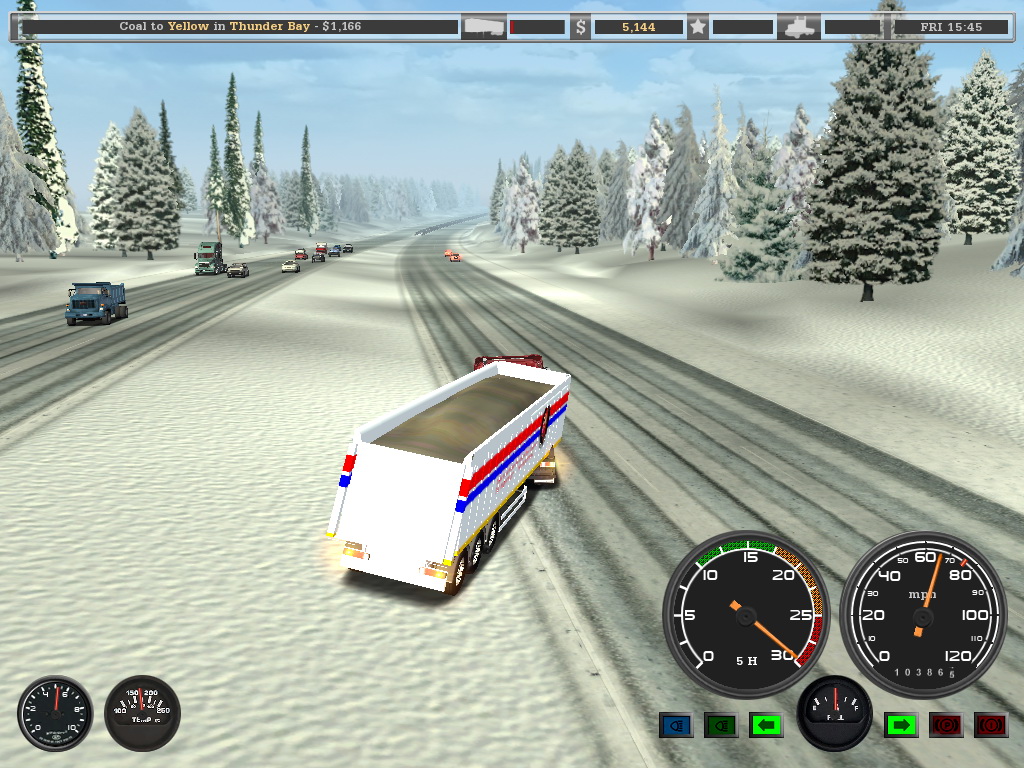The height and width of the screenshot is (768, 1024).
Task: Activate the left turn signal arrow
Action: (x=765, y=725)
